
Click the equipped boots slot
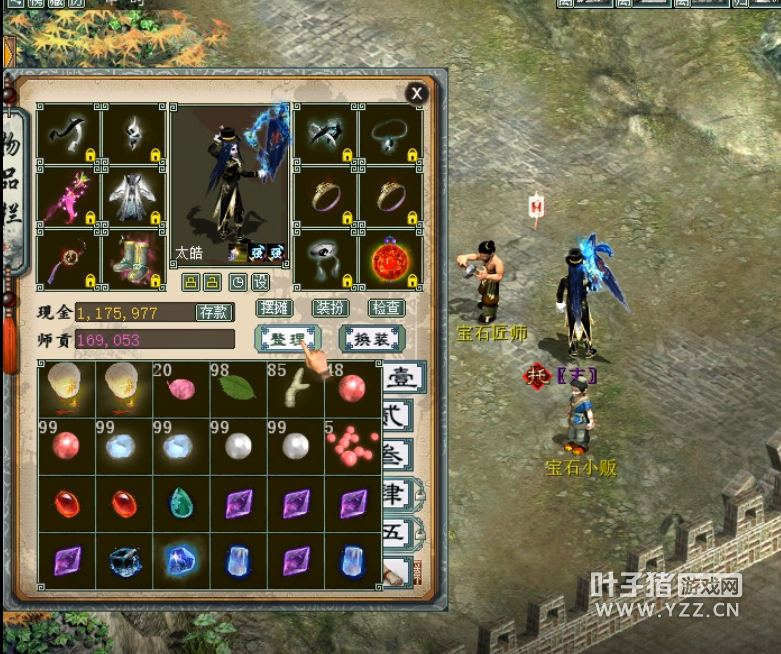point(134,260)
